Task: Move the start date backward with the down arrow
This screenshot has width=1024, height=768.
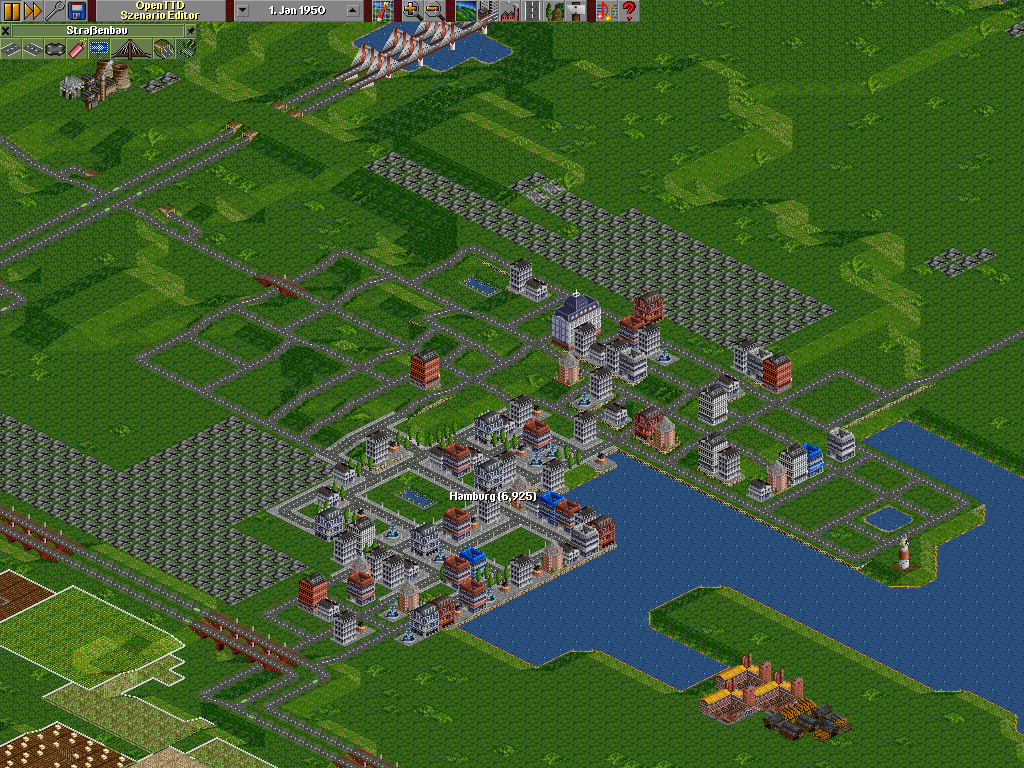Action: click(x=243, y=11)
